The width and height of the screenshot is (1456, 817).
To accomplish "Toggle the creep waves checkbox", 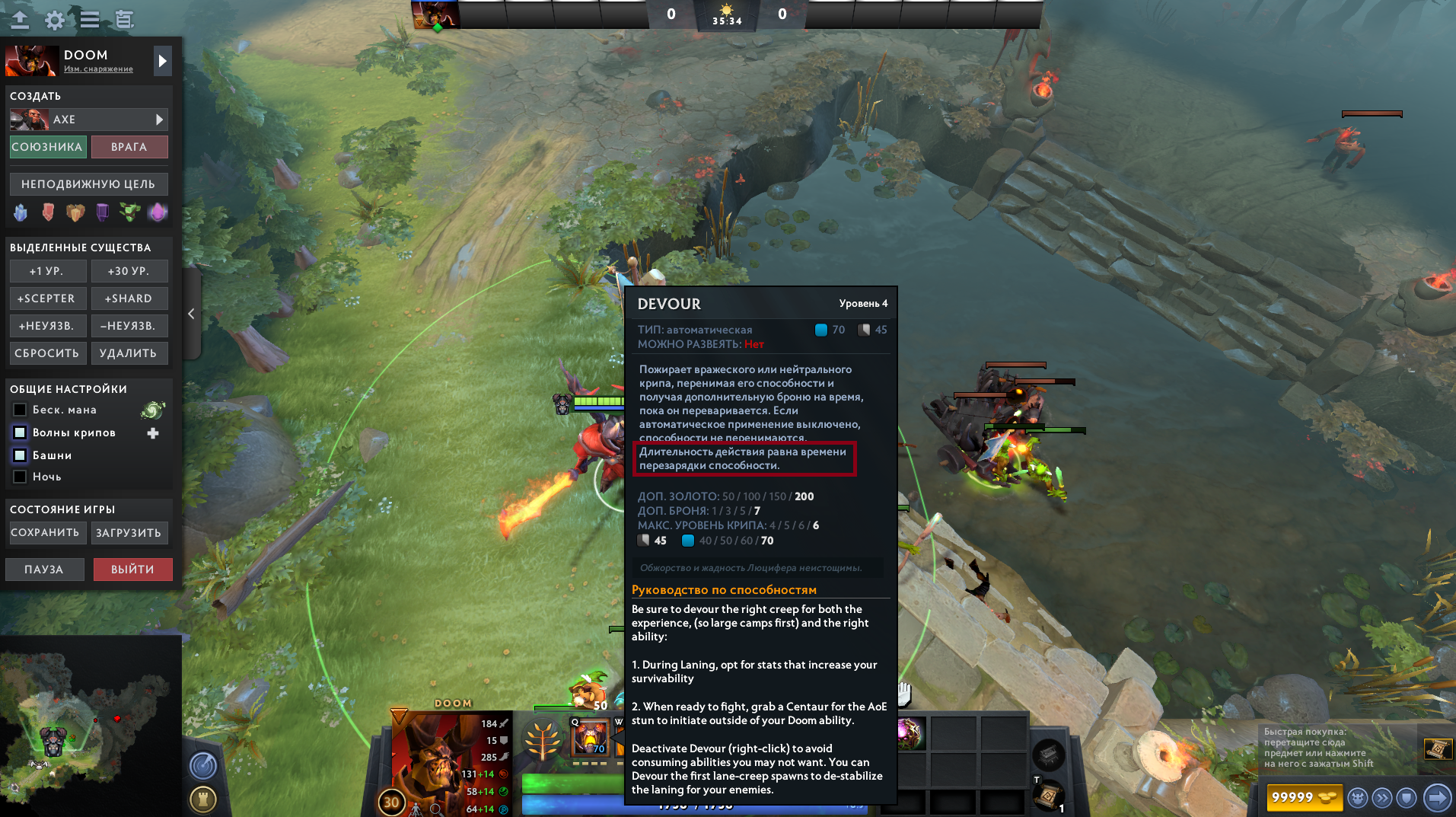I will click(21, 432).
